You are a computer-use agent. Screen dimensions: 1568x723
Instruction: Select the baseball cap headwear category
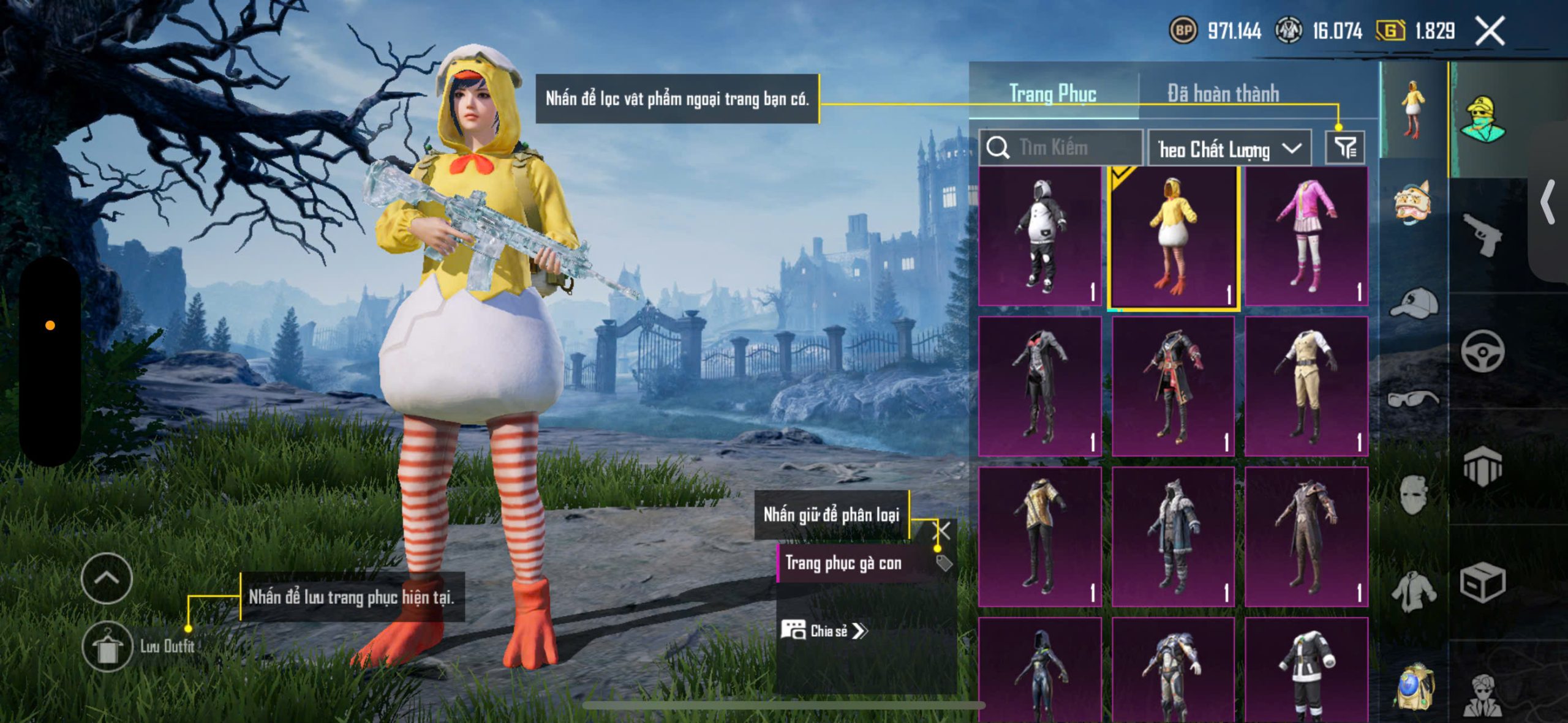[1414, 303]
